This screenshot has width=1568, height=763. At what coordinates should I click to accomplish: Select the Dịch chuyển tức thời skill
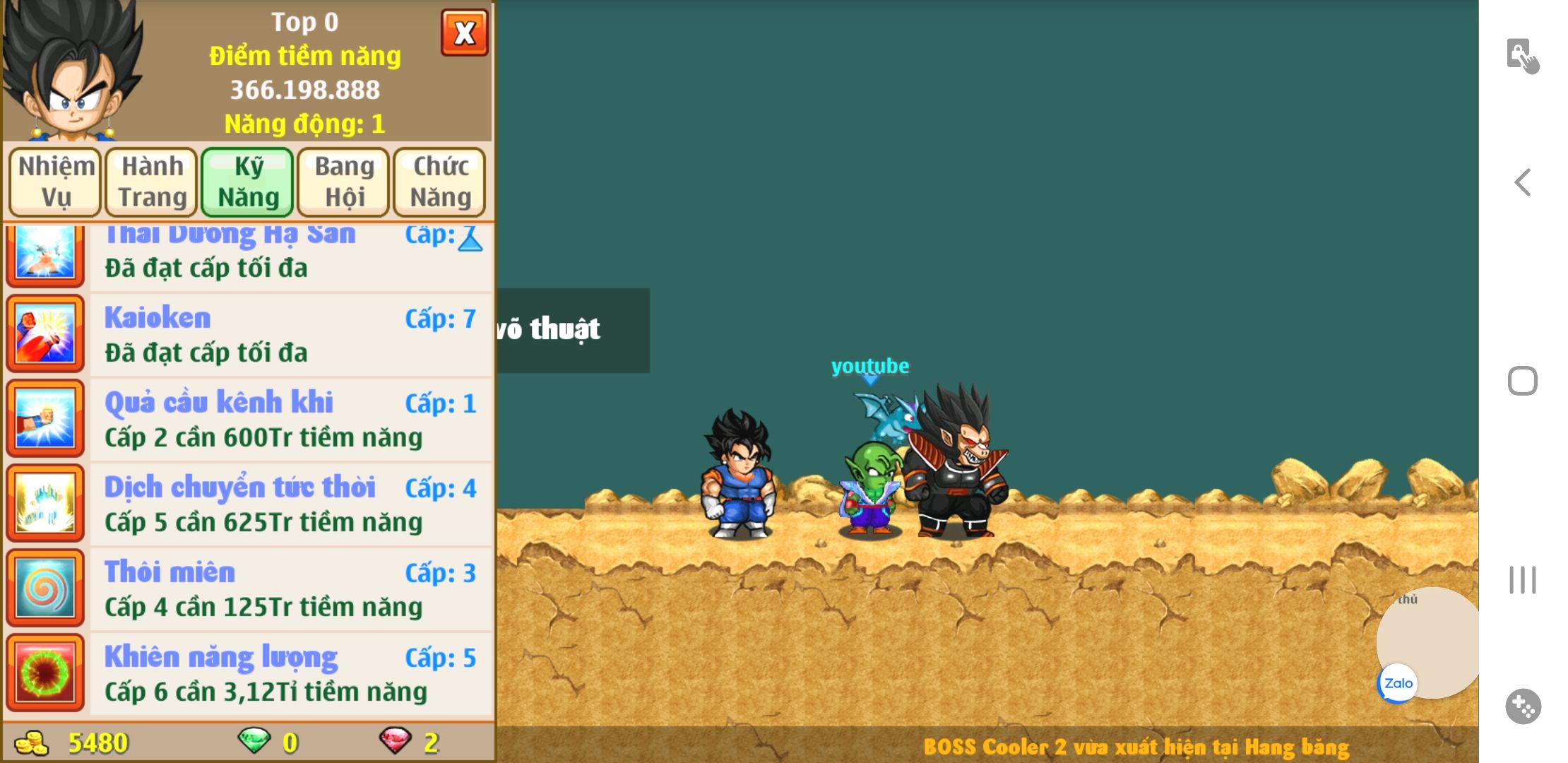[290, 504]
